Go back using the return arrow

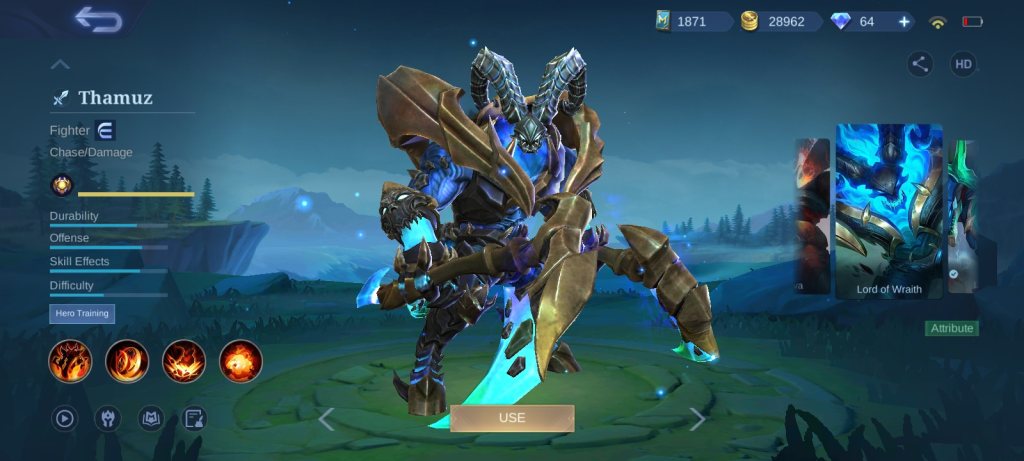[x=97, y=19]
